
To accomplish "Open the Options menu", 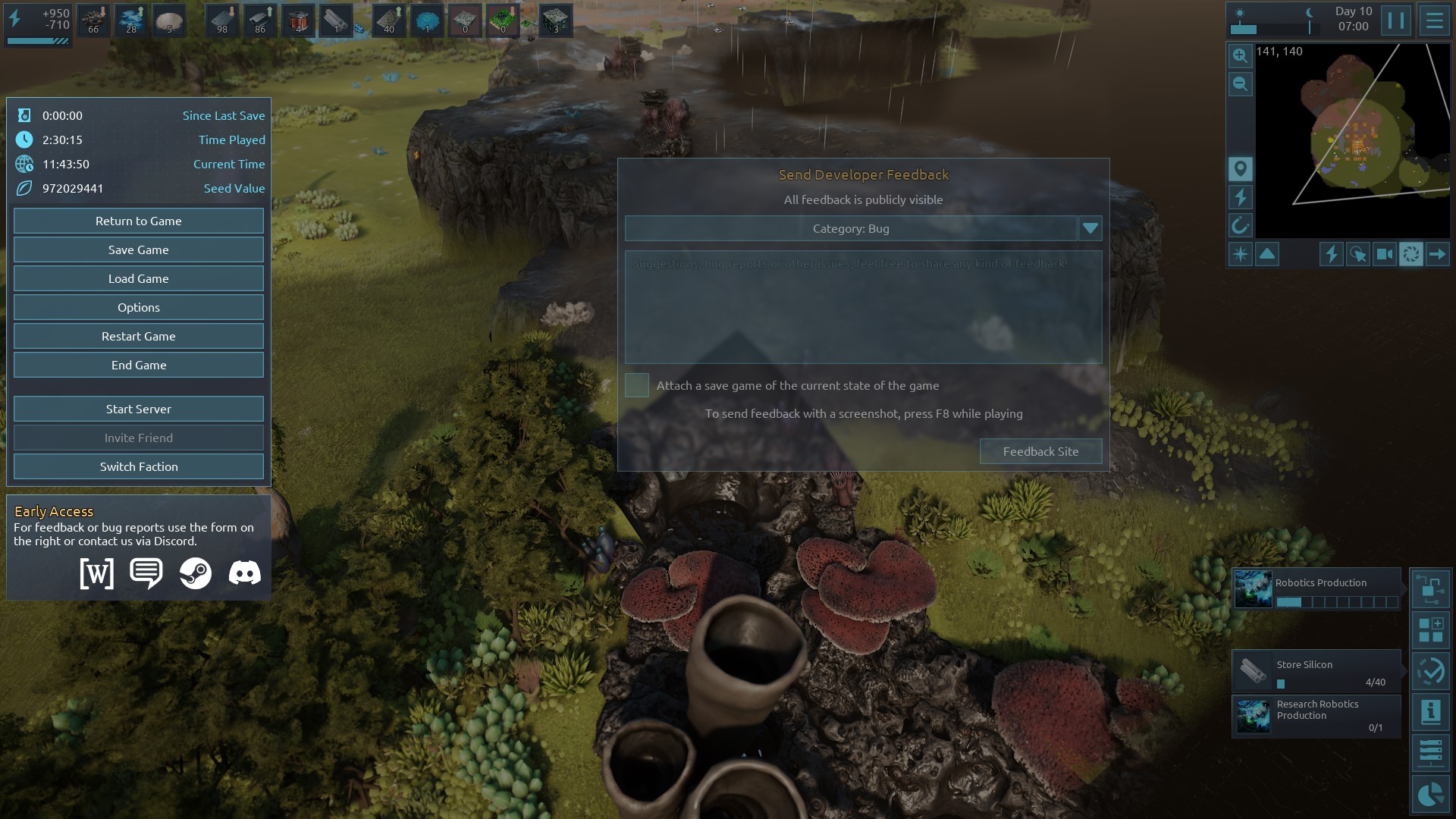I will pyautogui.click(x=139, y=307).
